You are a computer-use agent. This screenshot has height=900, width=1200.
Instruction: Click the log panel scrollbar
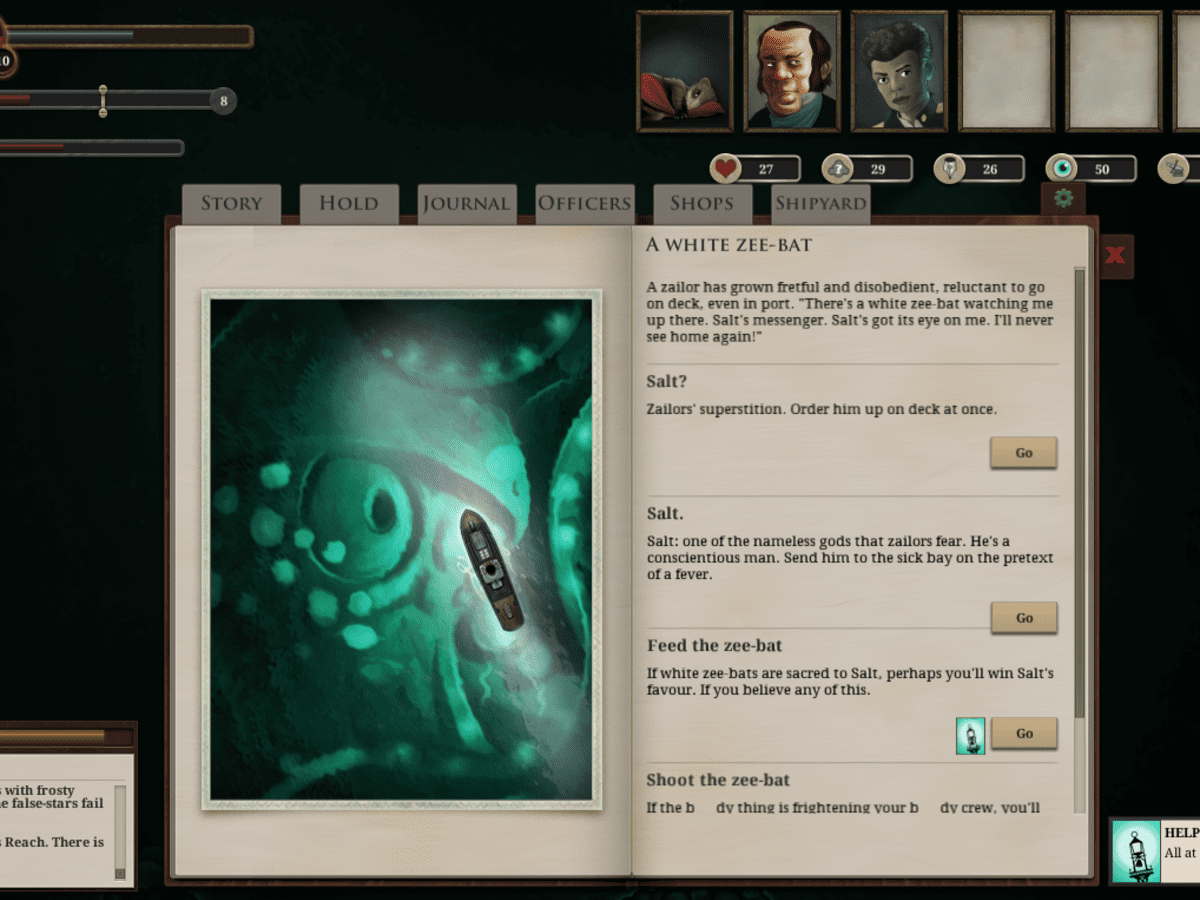tap(120, 832)
